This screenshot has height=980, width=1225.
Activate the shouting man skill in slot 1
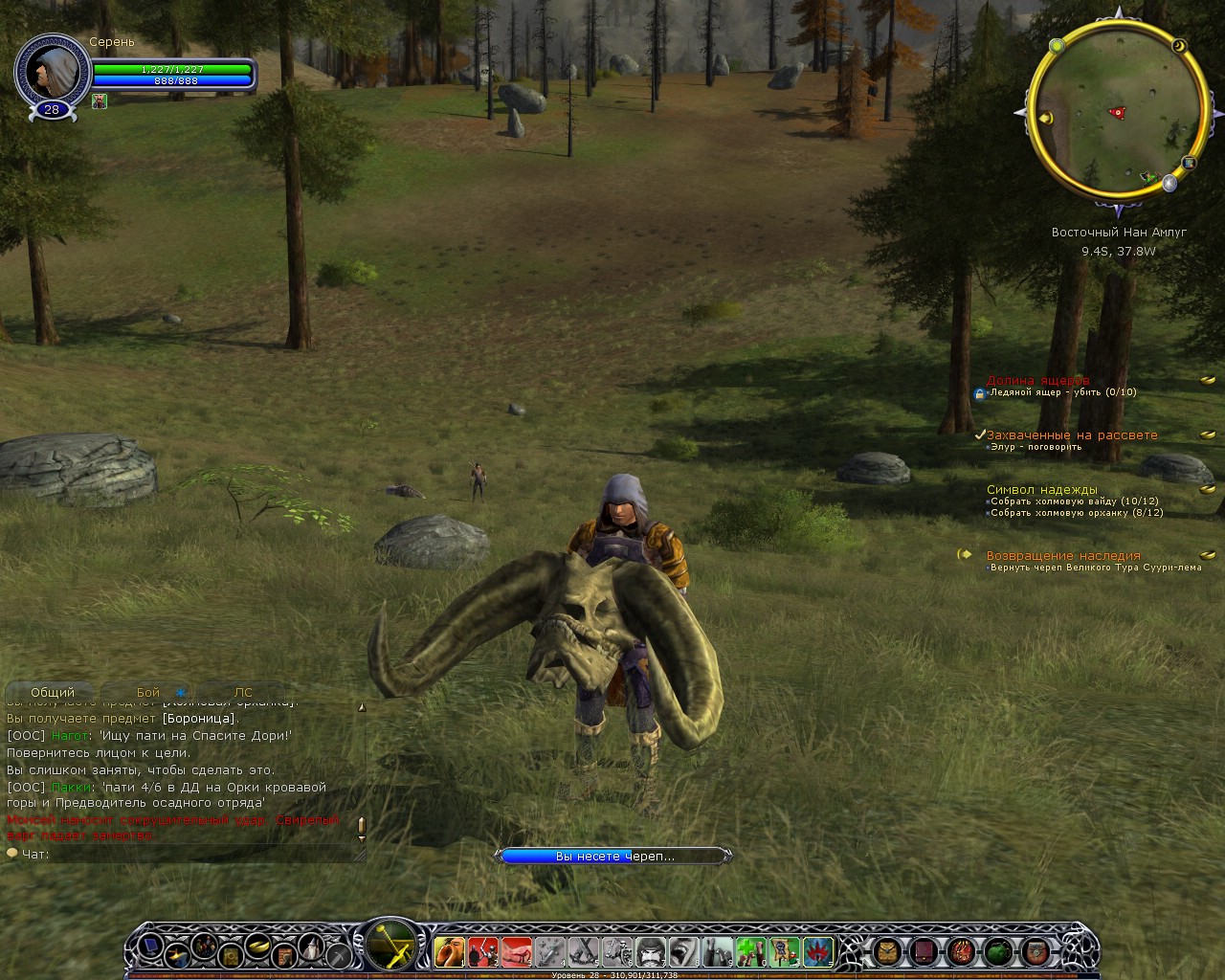pyautogui.click(x=449, y=951)
